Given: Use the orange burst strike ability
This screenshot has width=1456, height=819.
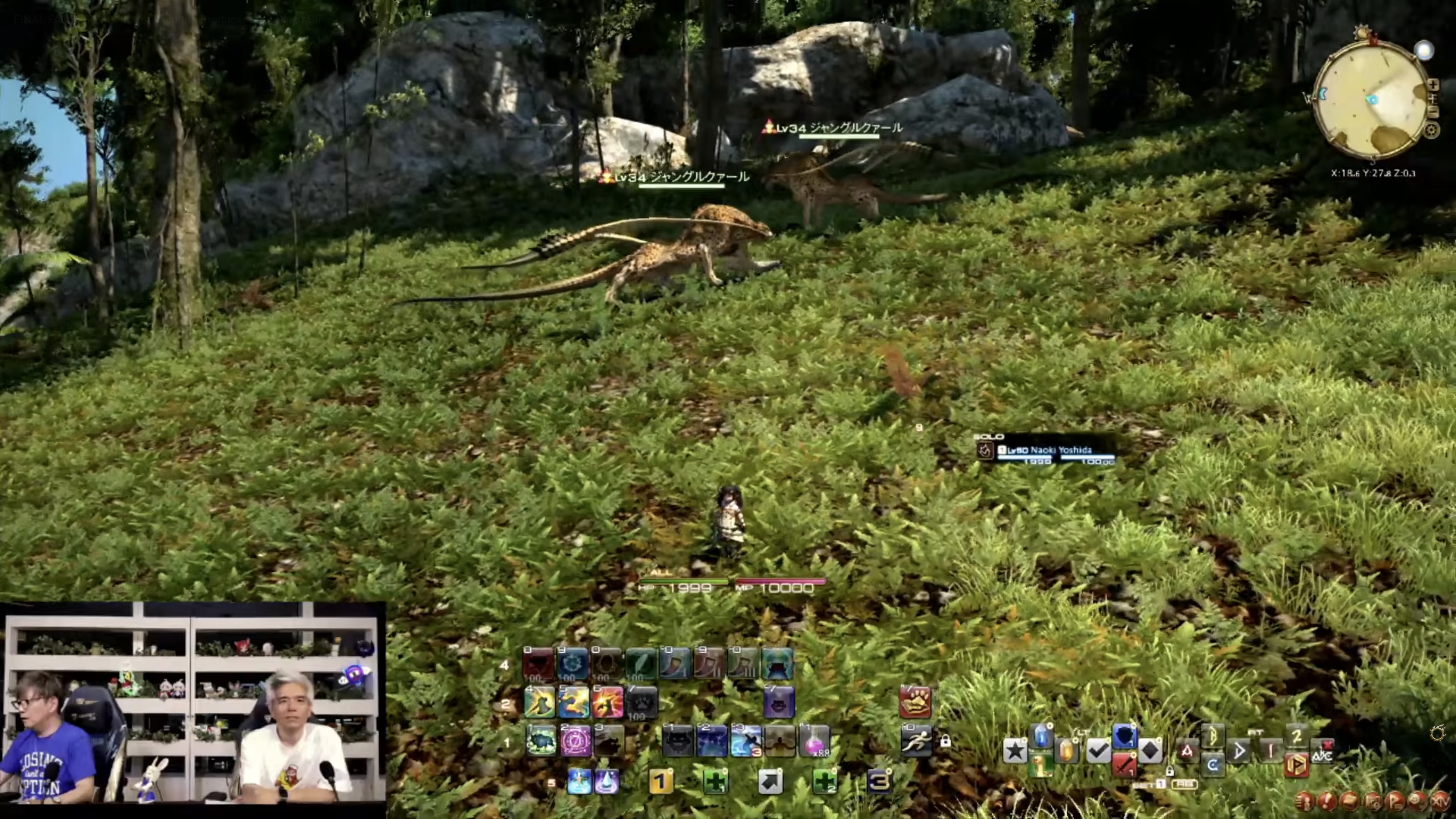Looking at the screenshot, I should tap(608, 702).
